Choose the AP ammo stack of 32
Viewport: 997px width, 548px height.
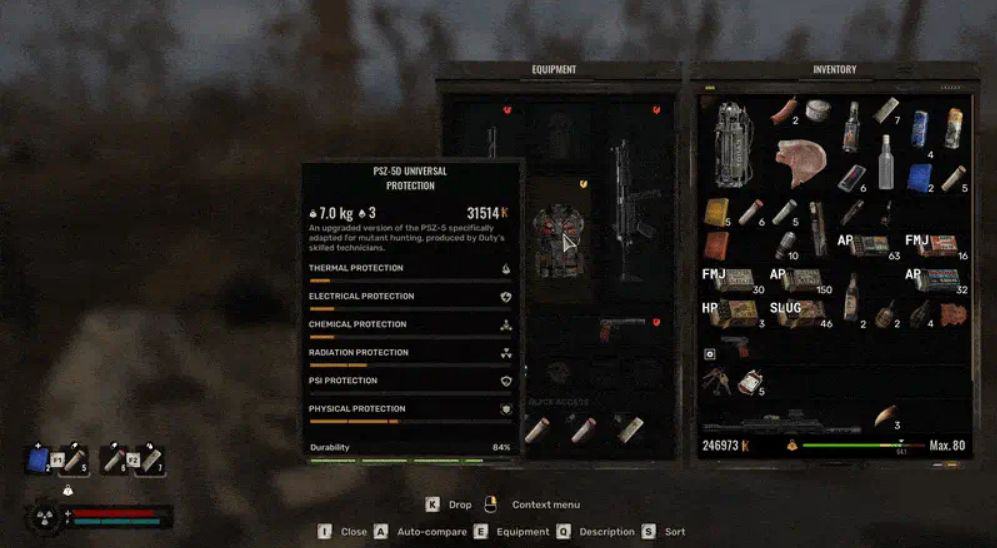pyautogui.click(x=938, y=280)
